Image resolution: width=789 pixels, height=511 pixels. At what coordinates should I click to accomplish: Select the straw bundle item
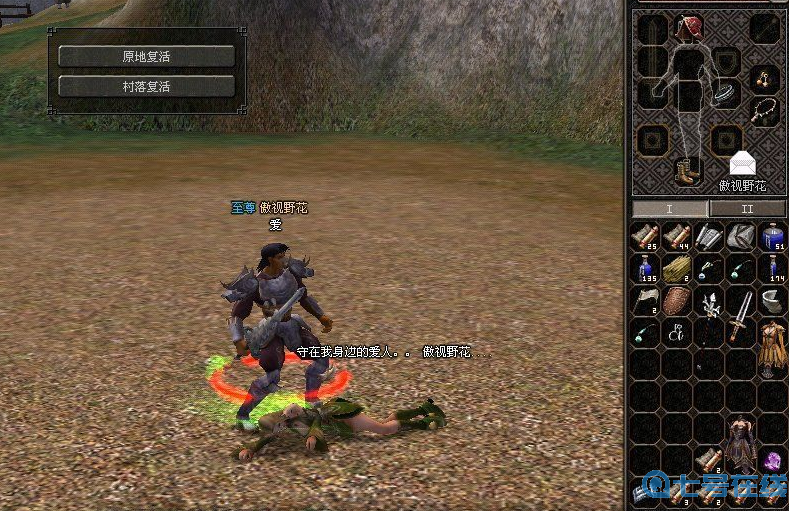coord(677,269)
